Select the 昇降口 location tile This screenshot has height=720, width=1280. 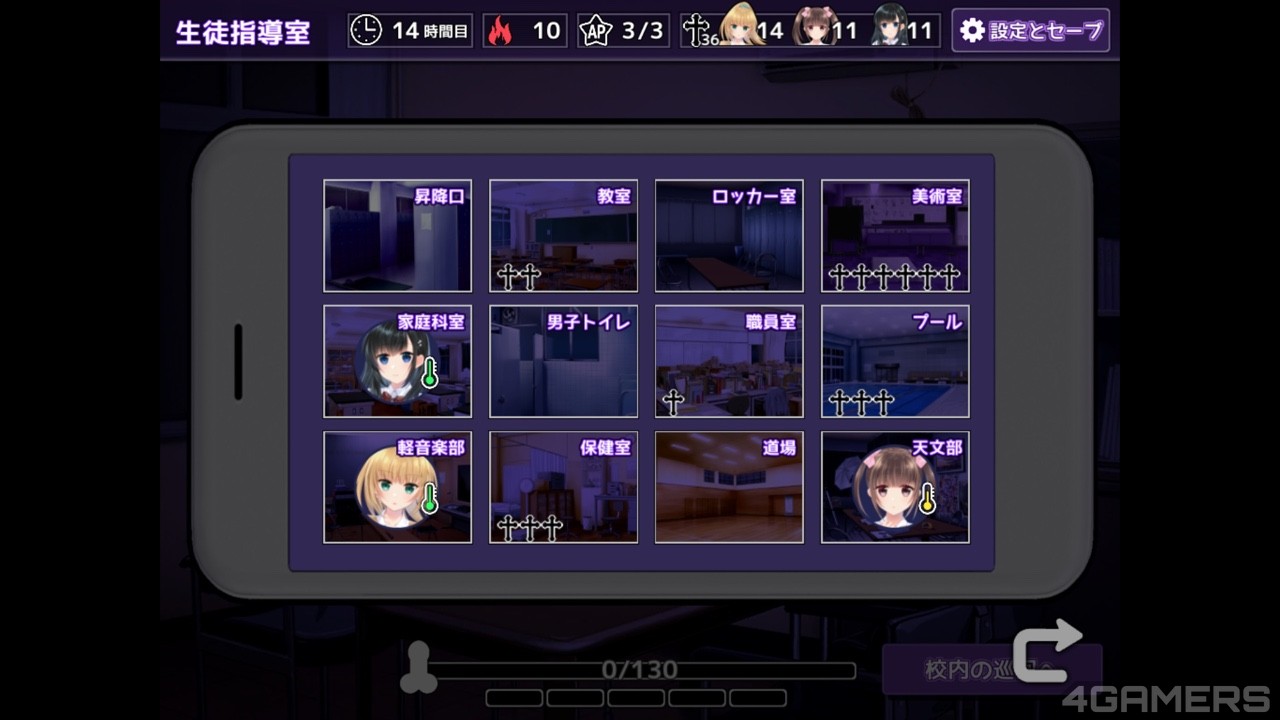tap(397, 236)
